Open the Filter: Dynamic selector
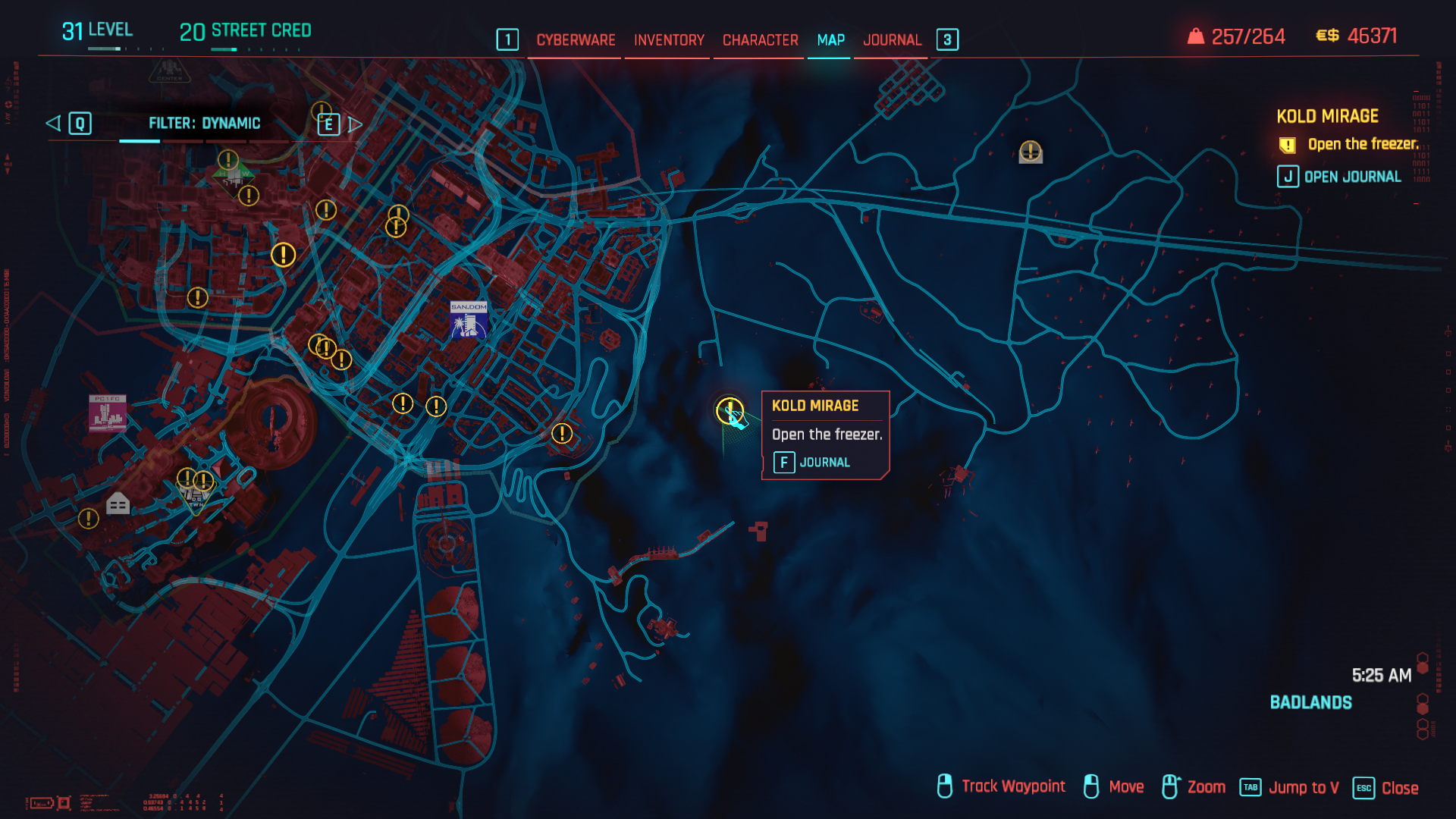Viewport: 1456px width, 819px height. [x=205, y=123]
